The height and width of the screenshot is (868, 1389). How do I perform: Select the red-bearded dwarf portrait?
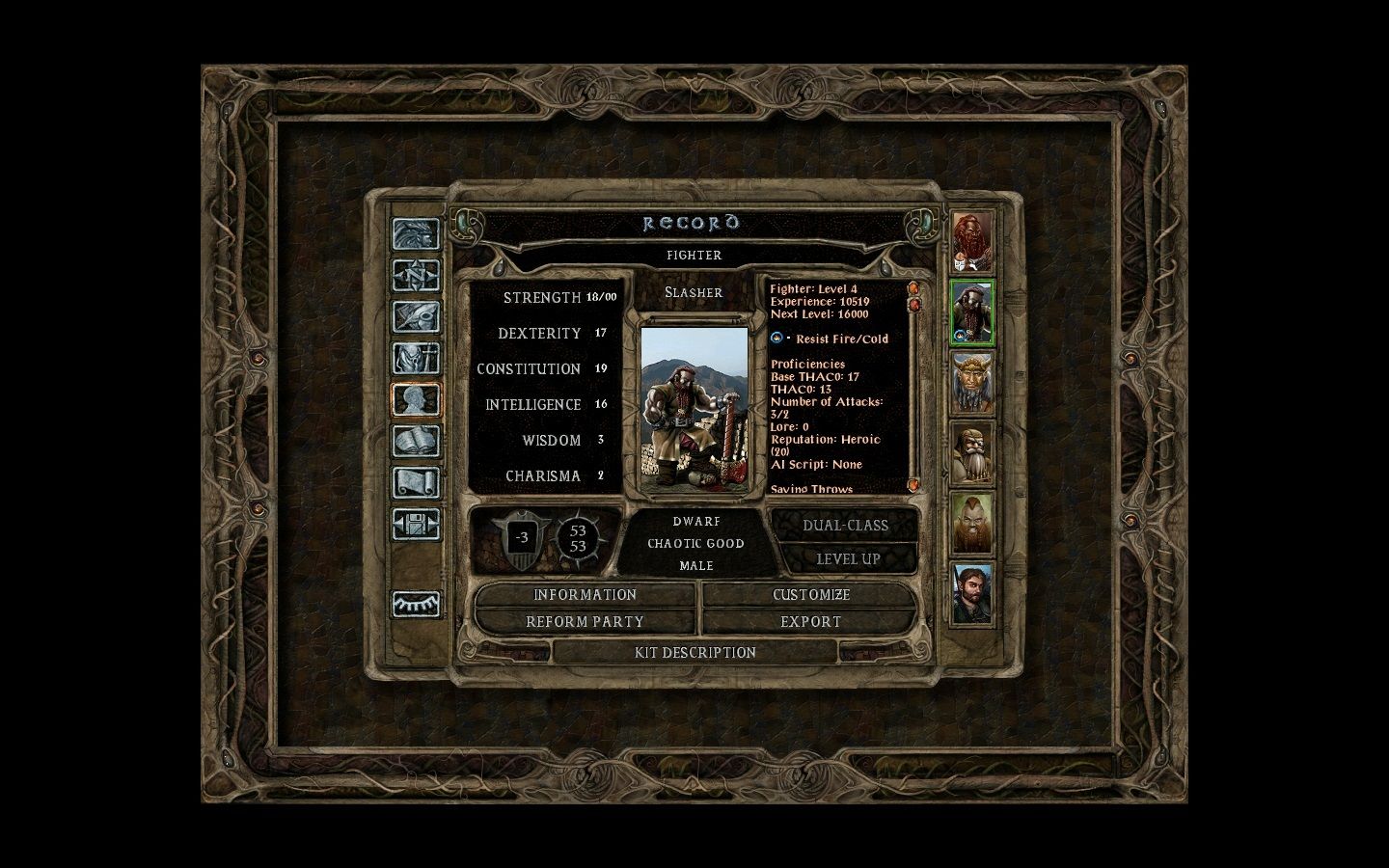coord(972,241)
